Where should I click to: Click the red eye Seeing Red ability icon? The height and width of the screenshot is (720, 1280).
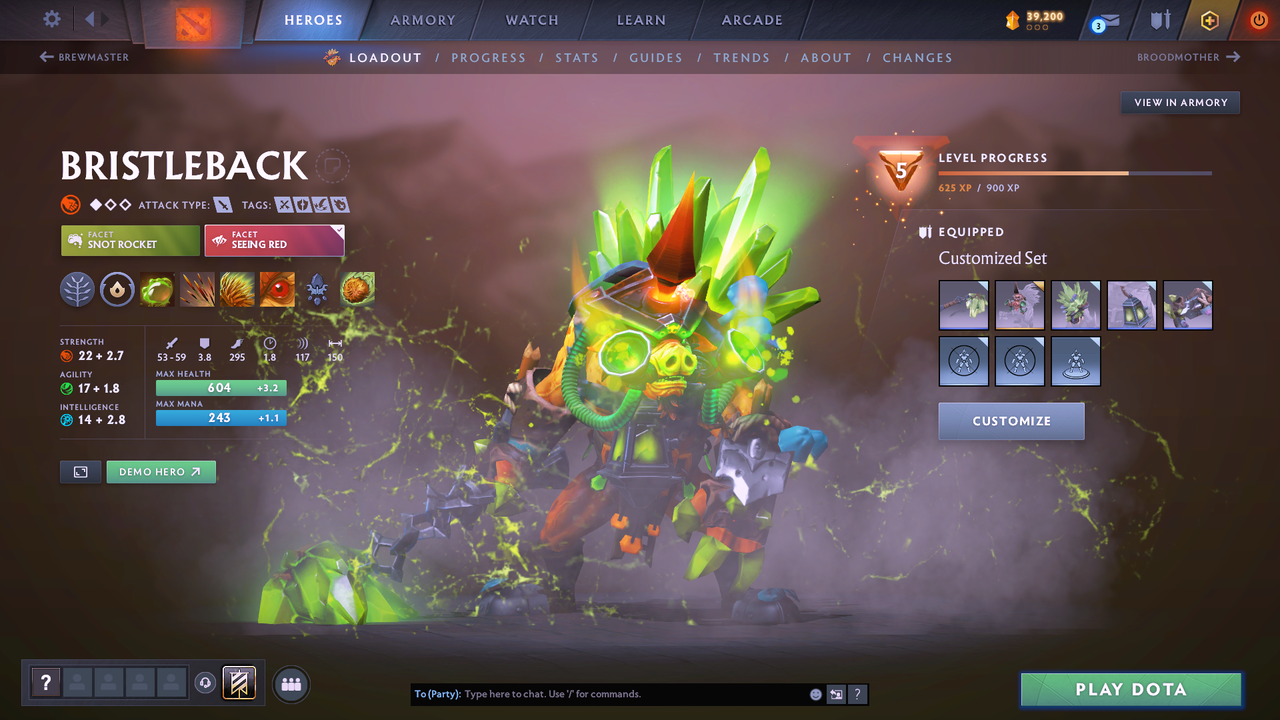277,289
